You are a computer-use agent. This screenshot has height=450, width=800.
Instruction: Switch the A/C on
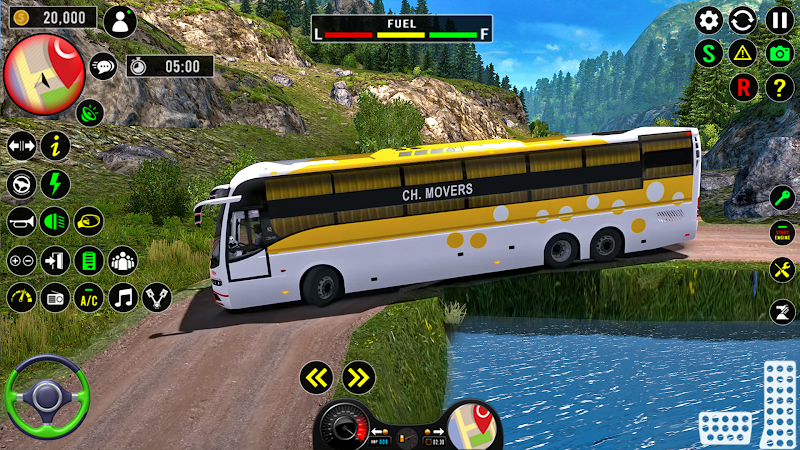click(x=88, y=297)
